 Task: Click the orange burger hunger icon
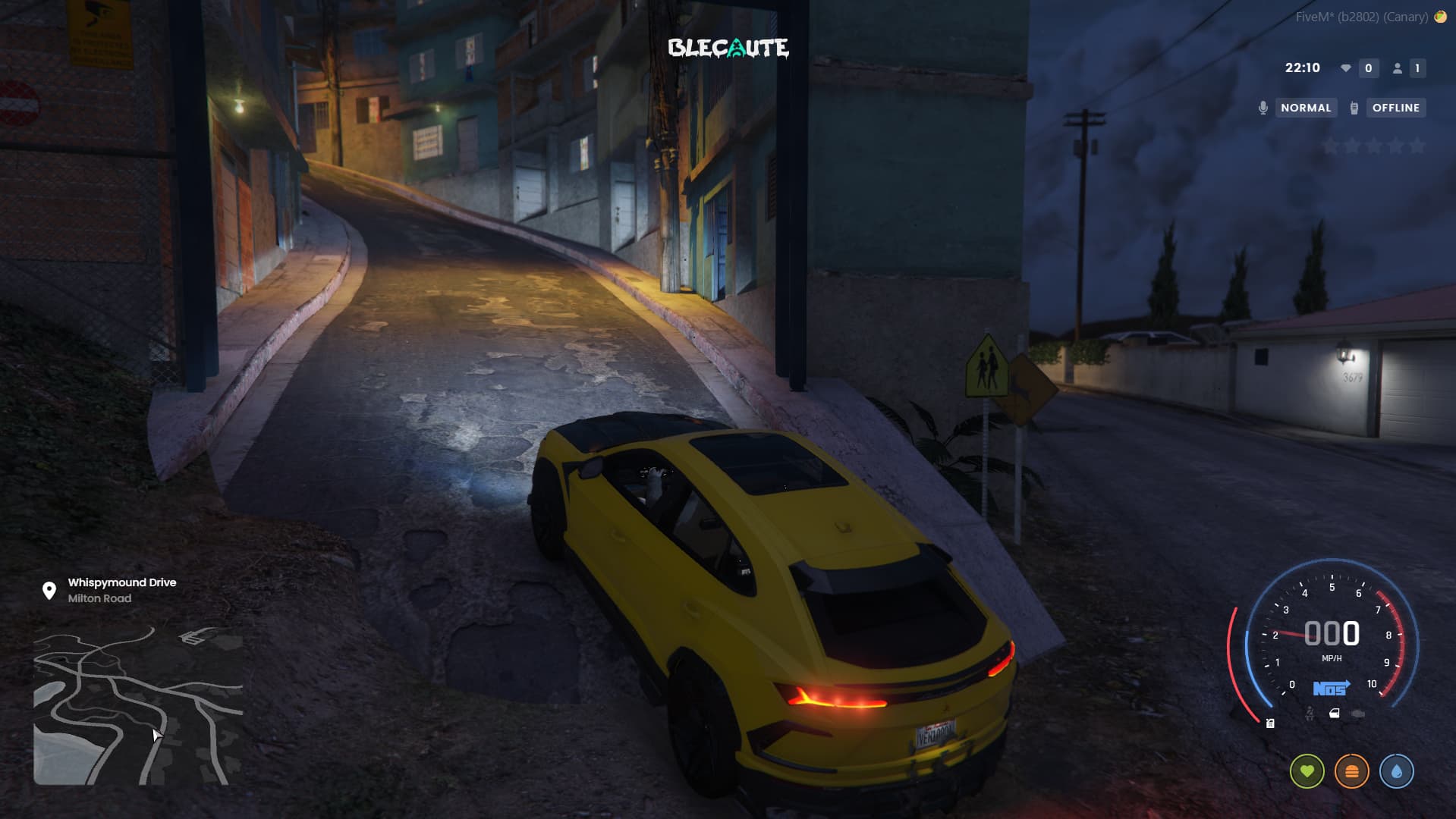tap(1351, 771)
